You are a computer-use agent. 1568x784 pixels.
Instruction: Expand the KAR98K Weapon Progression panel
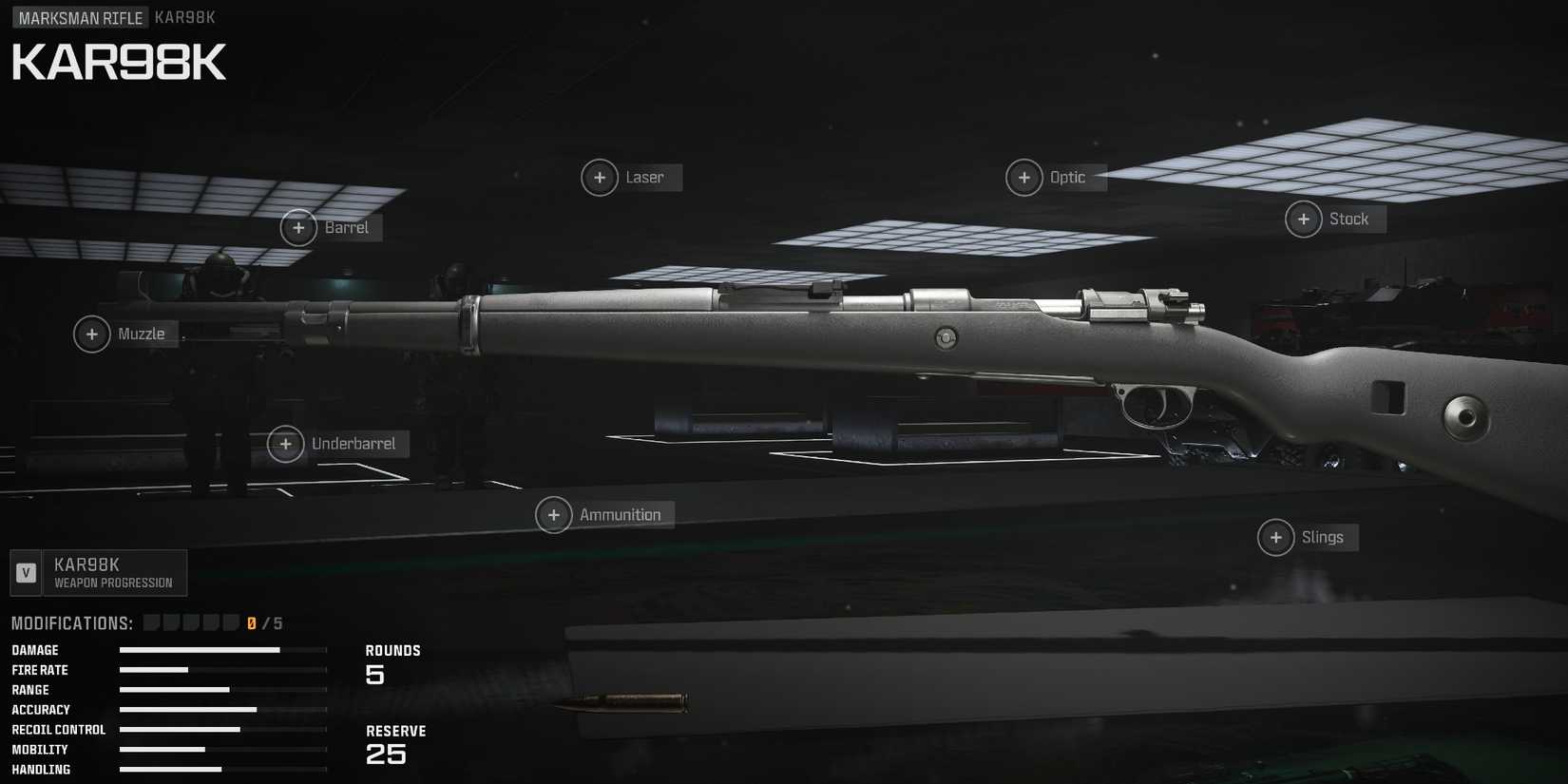pyautogui.click(x=98, y=572)
